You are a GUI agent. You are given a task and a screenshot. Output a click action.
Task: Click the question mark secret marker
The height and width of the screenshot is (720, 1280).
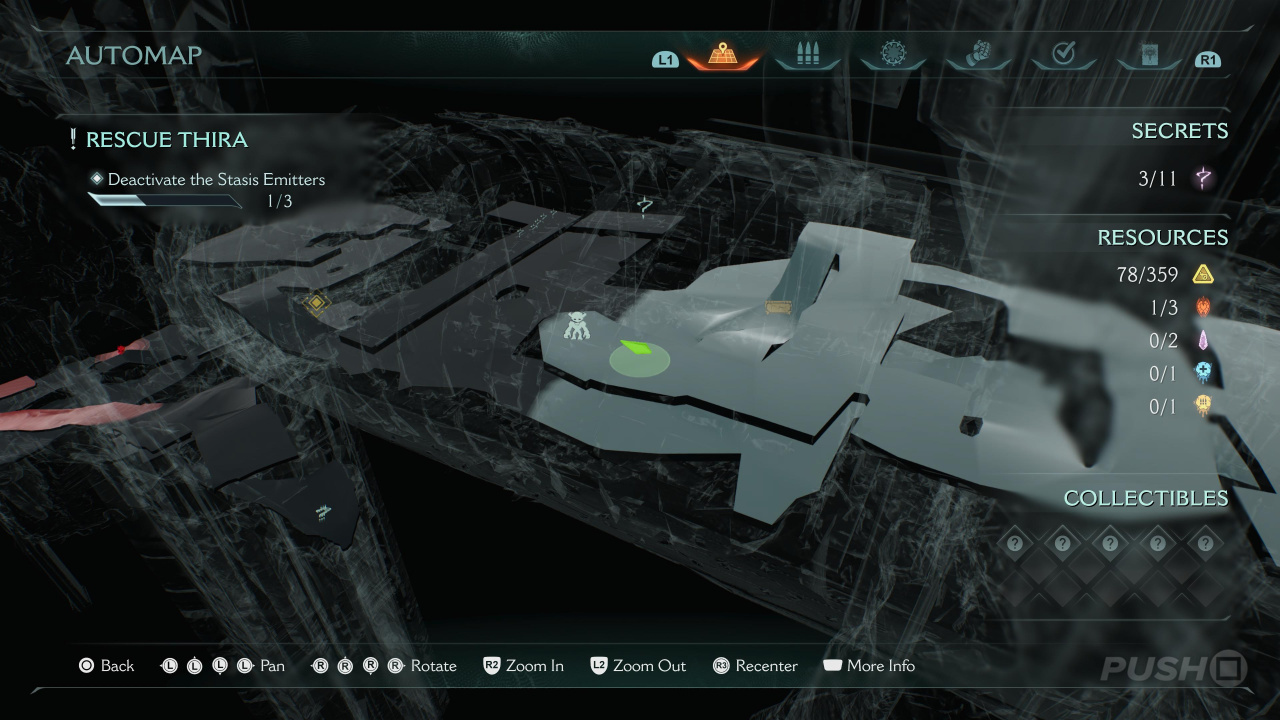[x=646, y=206]
